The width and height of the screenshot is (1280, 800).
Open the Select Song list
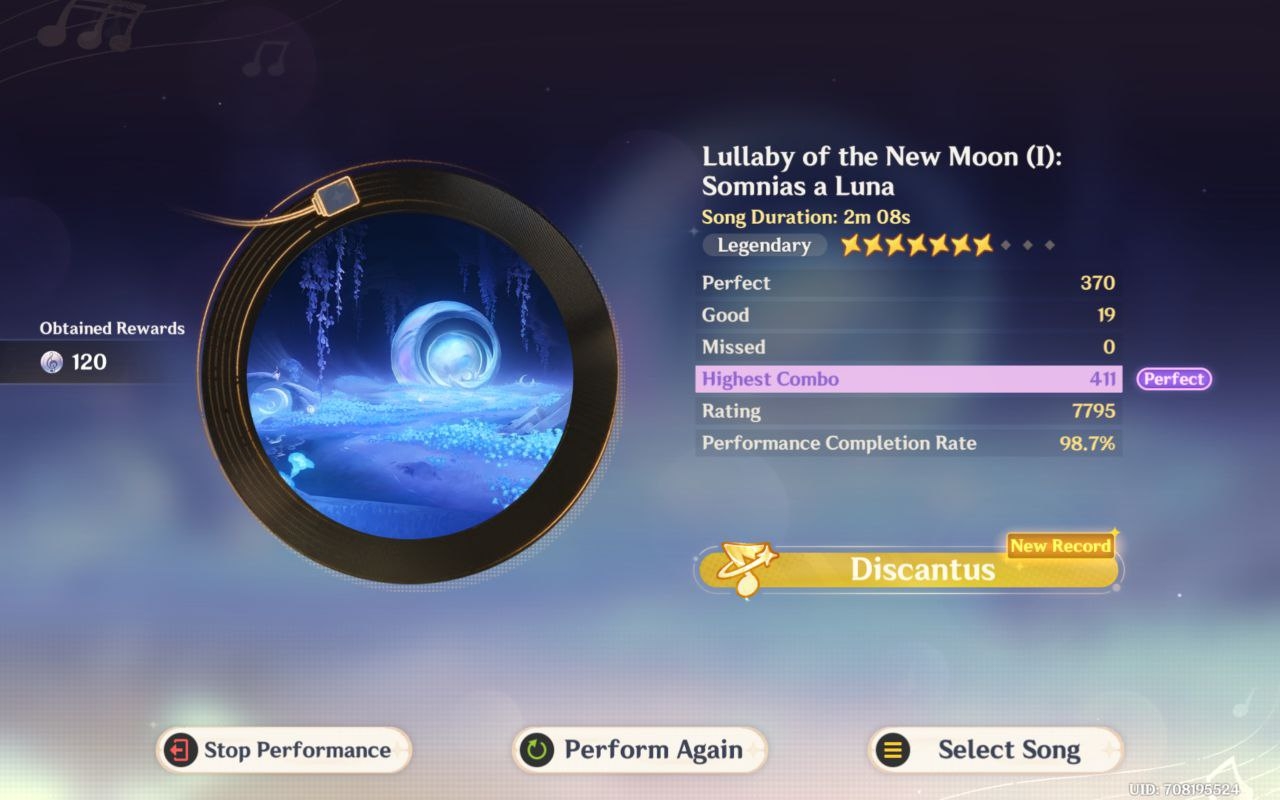coord(995,750)
